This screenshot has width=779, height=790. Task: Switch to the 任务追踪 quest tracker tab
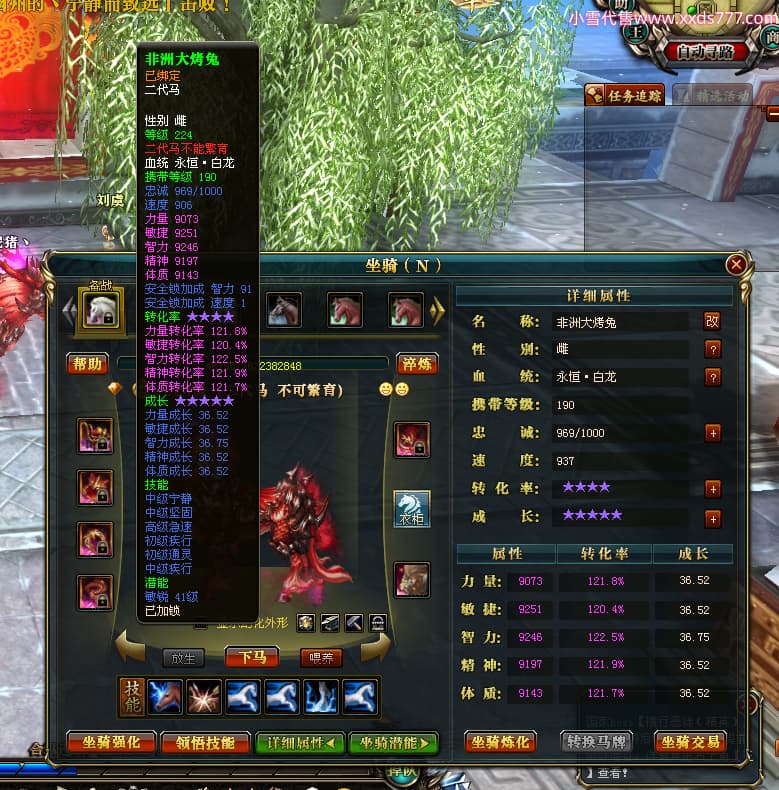625,96
